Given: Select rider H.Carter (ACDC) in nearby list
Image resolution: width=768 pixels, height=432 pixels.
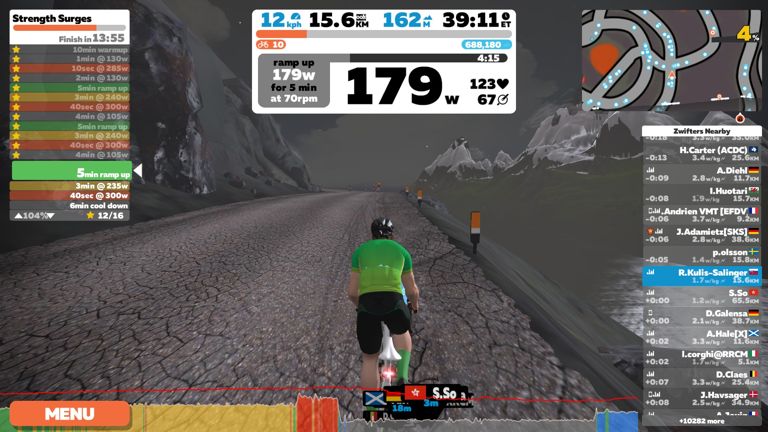Looking at the screenshot, I should [700, 153].
